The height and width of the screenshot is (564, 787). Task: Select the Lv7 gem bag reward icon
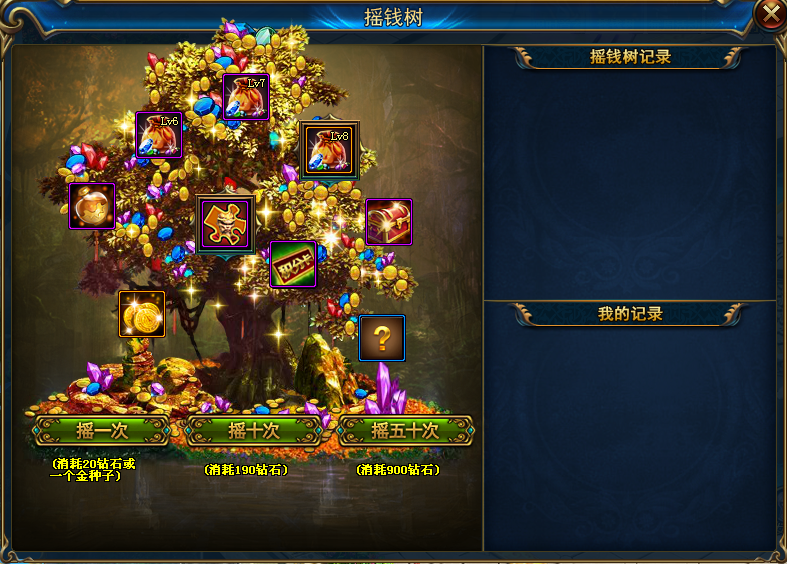pyautogui.click(x=246, y=97)
